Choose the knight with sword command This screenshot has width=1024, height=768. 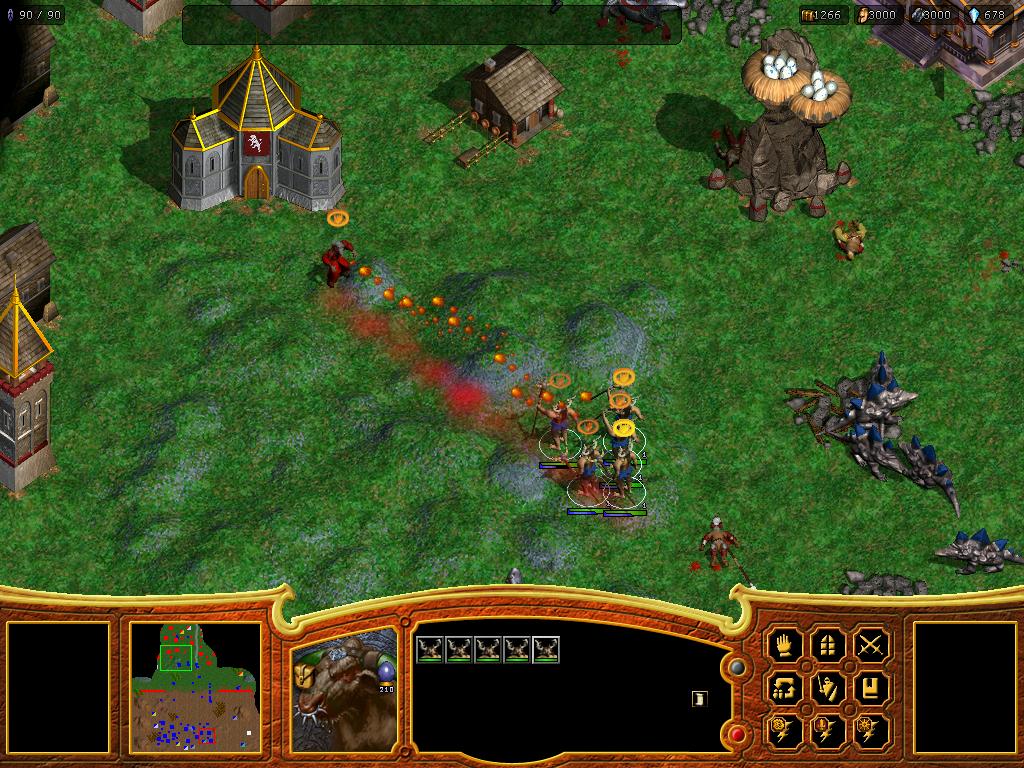(829, 688)
